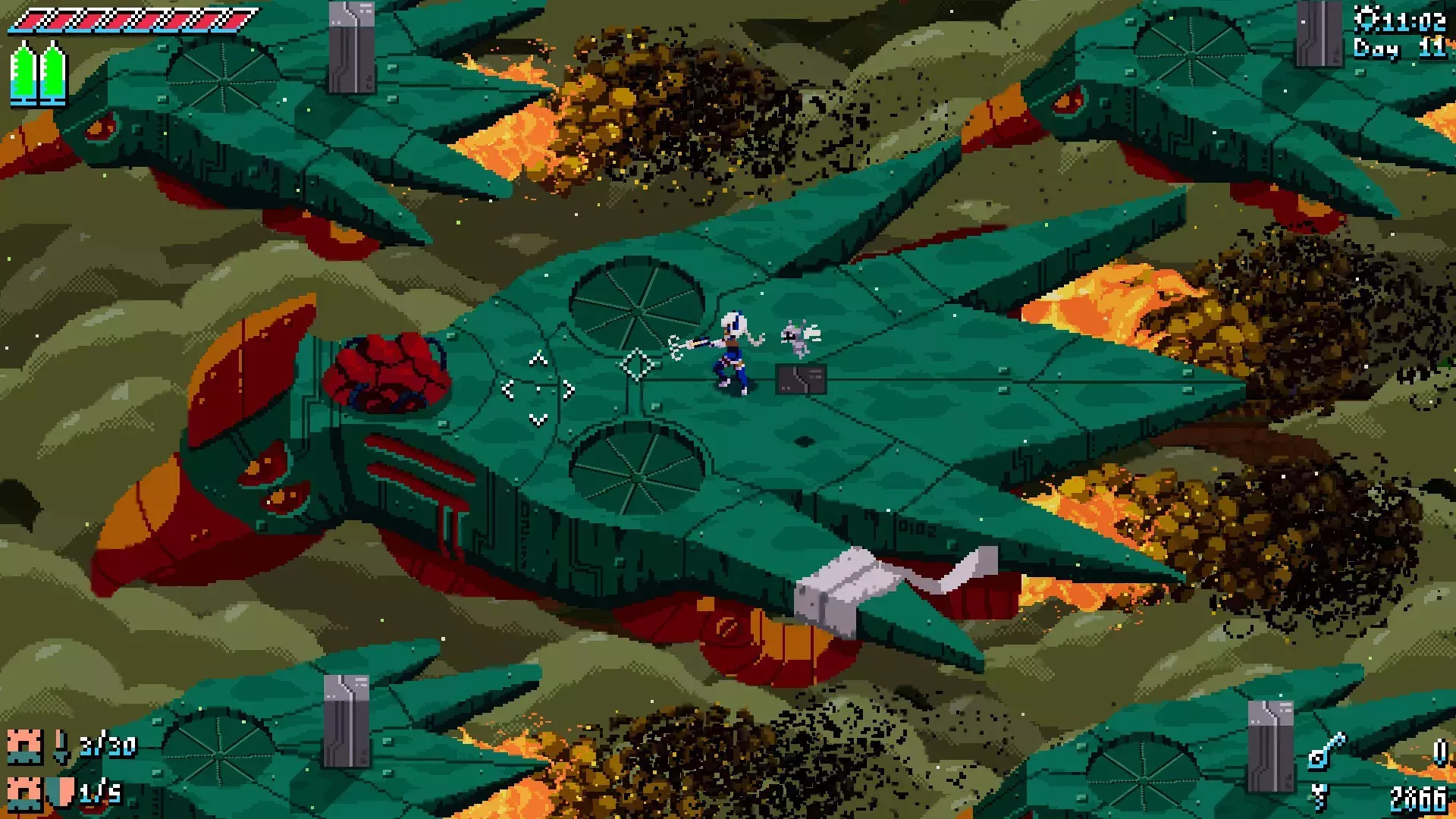
Task: Toggle the right-facing arrow marker
Action: tap(567, 391)
